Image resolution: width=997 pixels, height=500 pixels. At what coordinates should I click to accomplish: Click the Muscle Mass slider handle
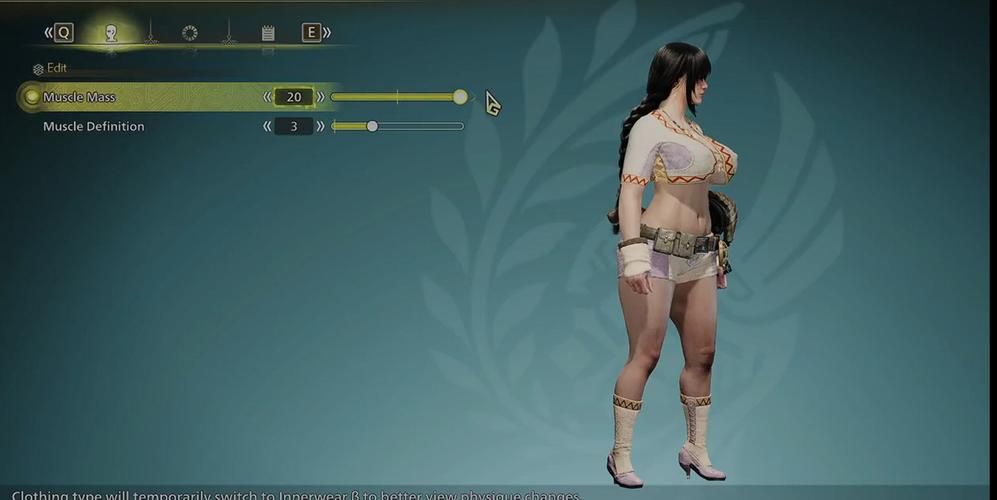pos(460,97)
